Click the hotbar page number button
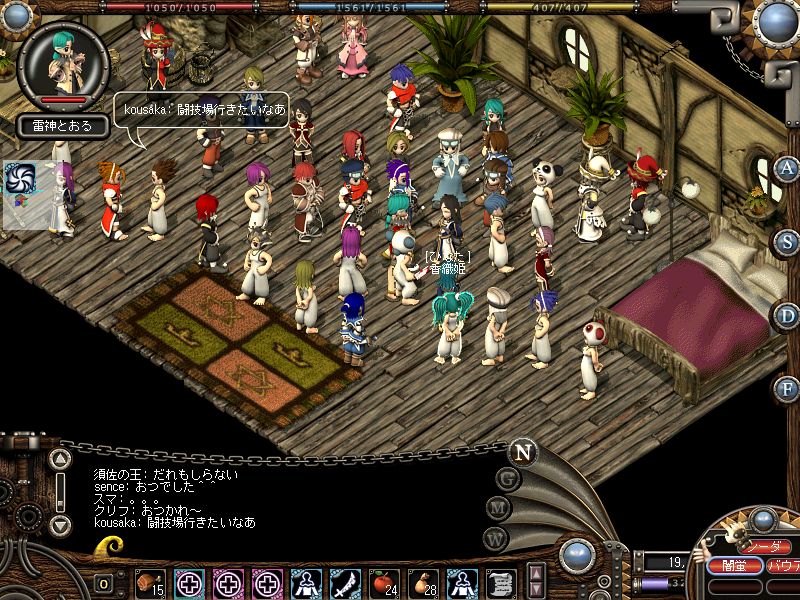 tap(103, 583)
